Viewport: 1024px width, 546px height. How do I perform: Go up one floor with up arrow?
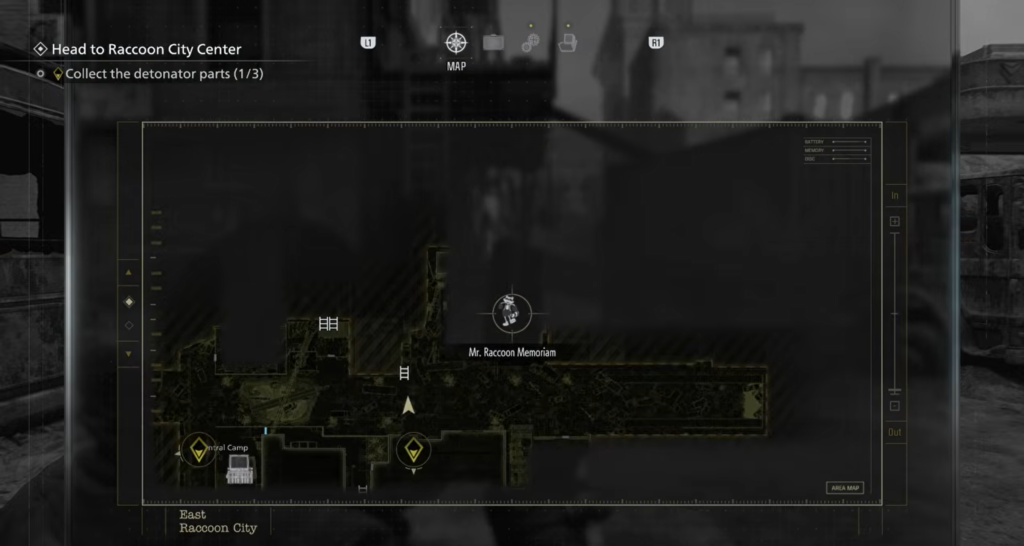click(128, 272)
